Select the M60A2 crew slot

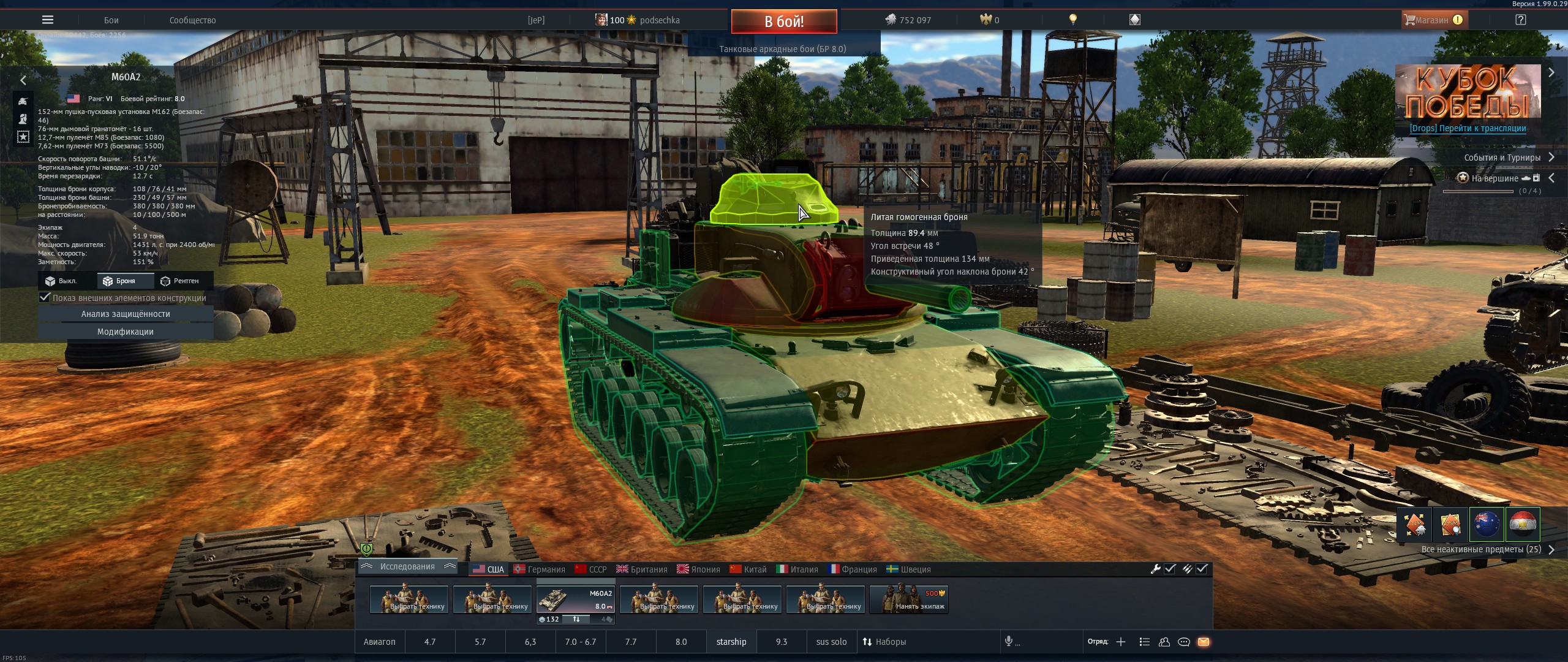tap(575, 599)
